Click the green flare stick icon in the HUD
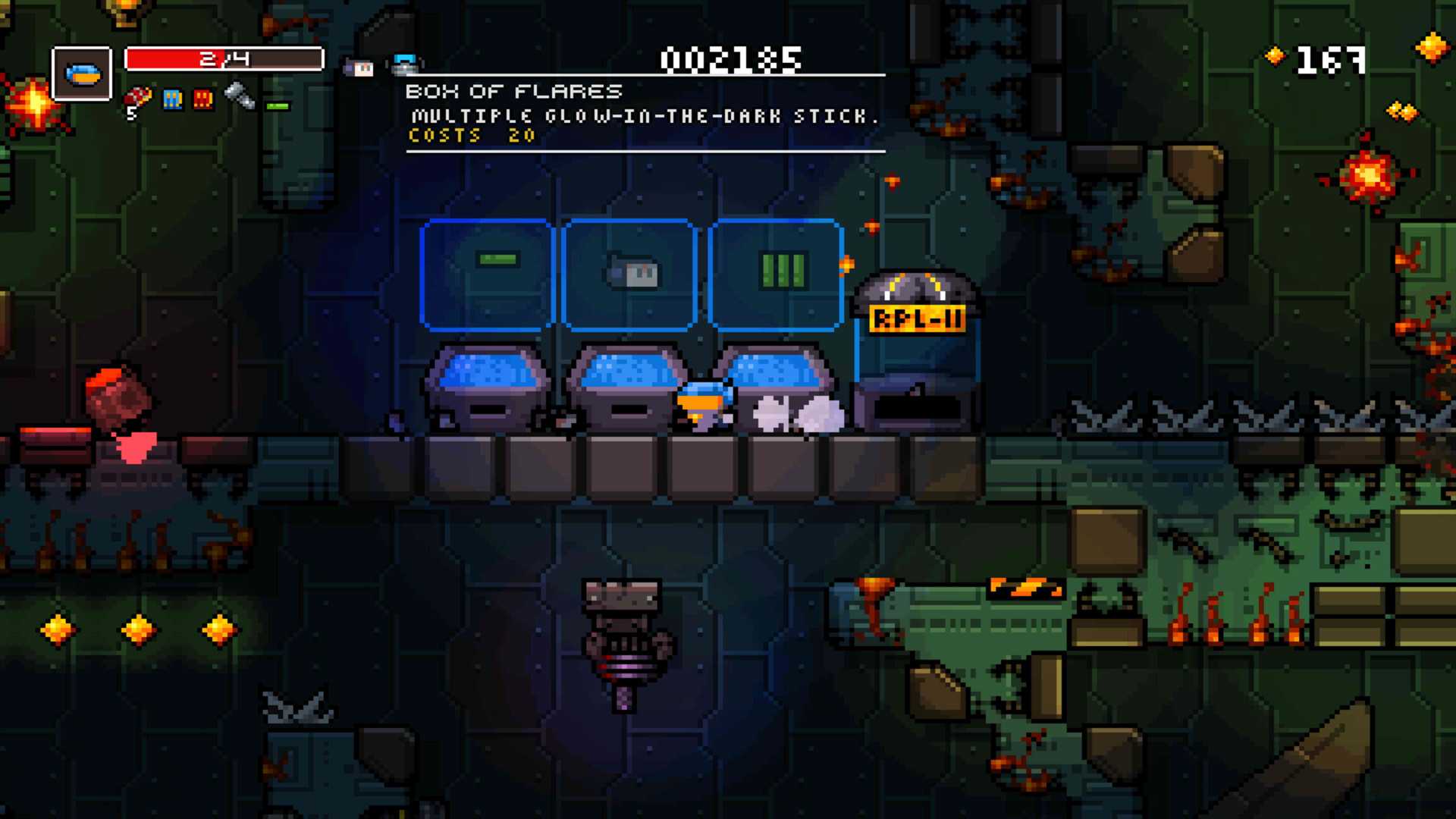1456x819 pixels. pos(278,105)
